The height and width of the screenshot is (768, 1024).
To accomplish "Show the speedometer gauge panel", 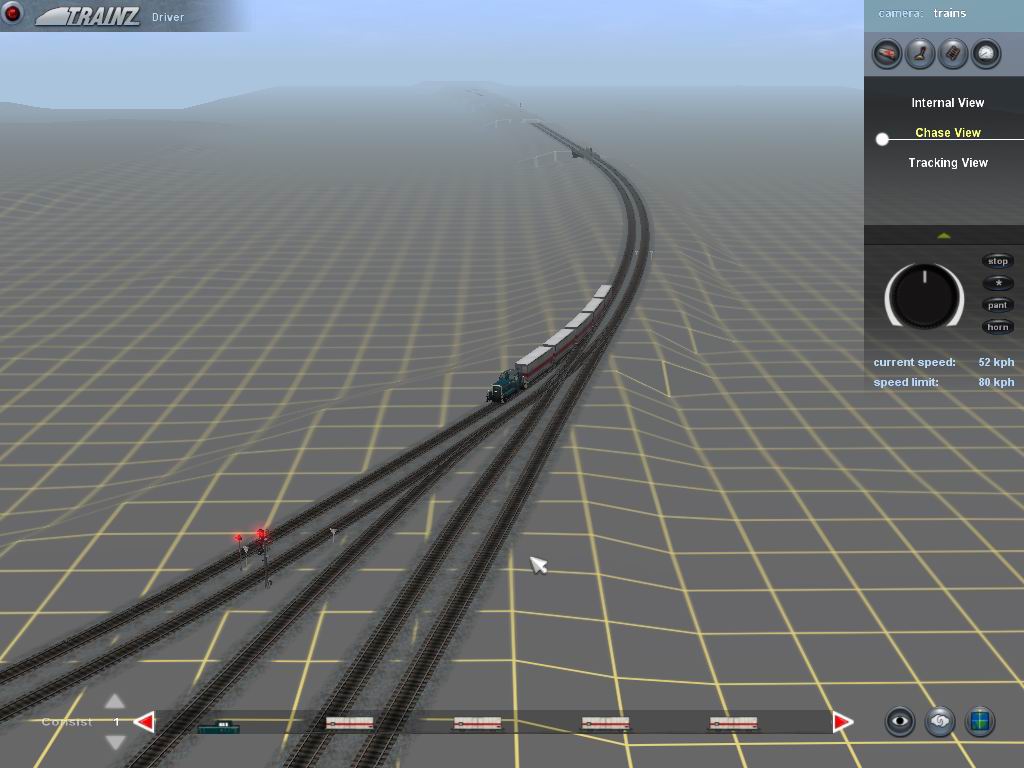I will (x=986, y=53).
